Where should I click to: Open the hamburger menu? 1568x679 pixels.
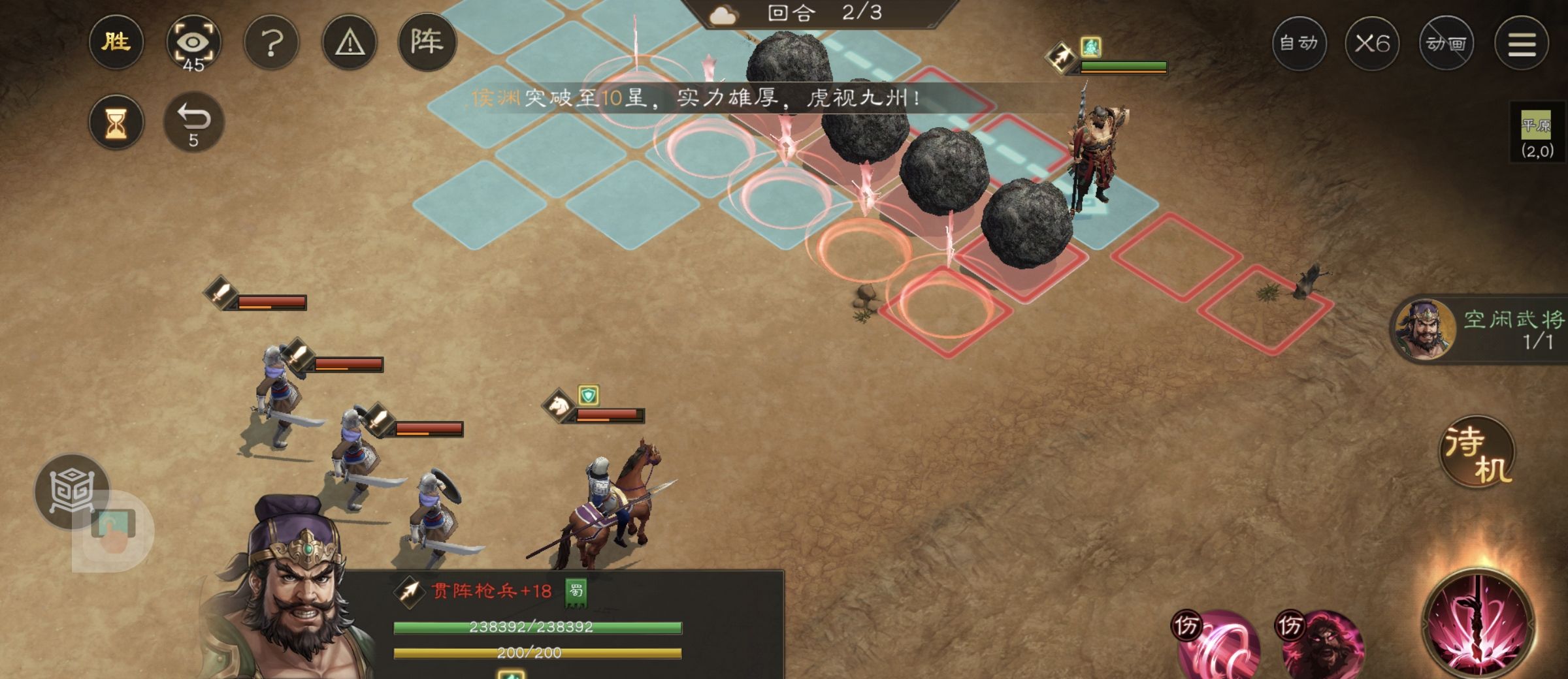coord(1522,44)
